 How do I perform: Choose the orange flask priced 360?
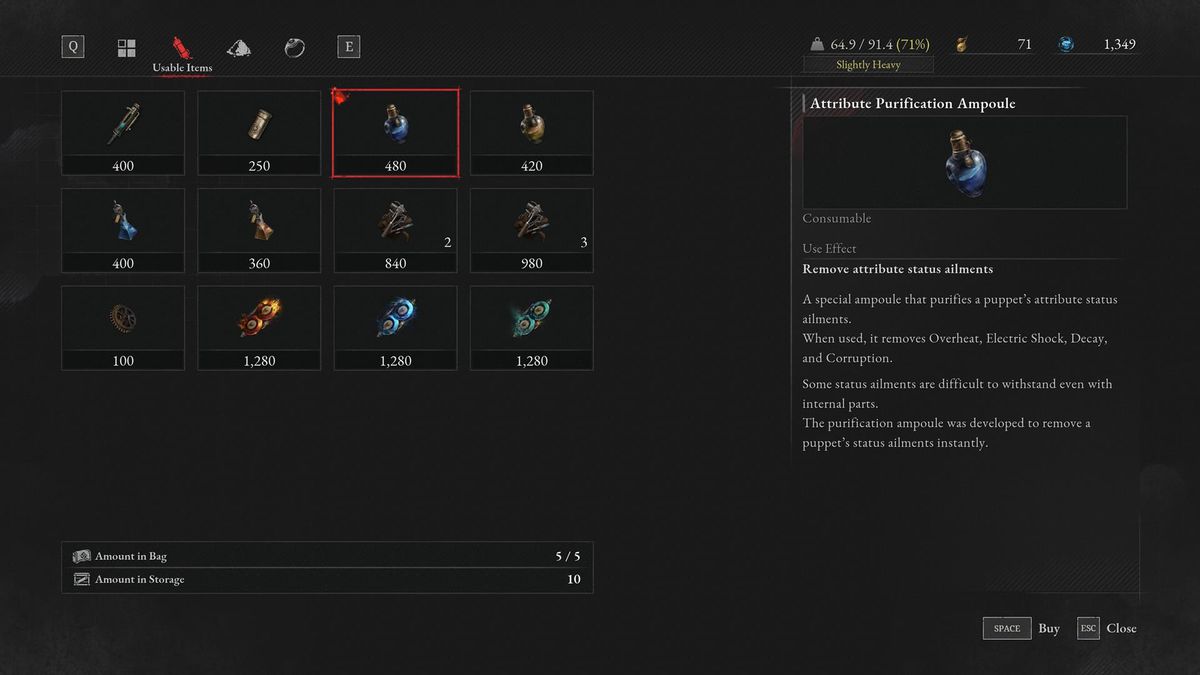259,230
